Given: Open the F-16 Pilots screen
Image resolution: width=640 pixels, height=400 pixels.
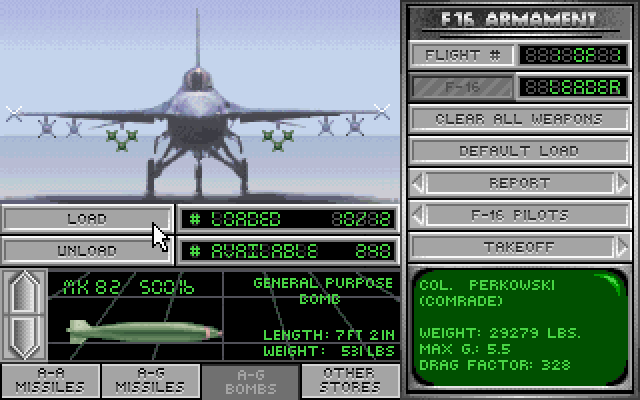Looking at the screenshot, I should 519,215.
